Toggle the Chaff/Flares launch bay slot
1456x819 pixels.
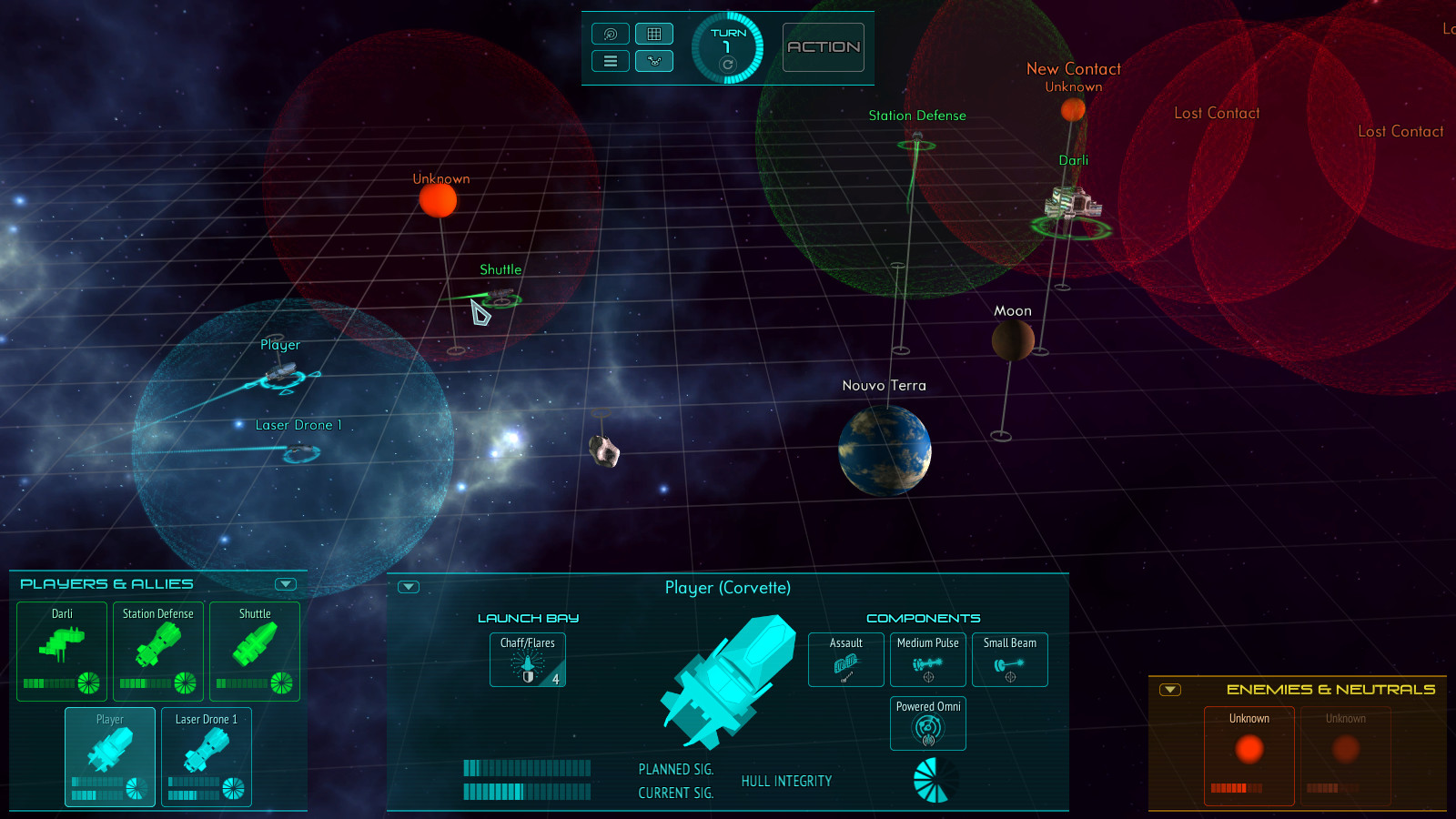[x=527, y=660]
